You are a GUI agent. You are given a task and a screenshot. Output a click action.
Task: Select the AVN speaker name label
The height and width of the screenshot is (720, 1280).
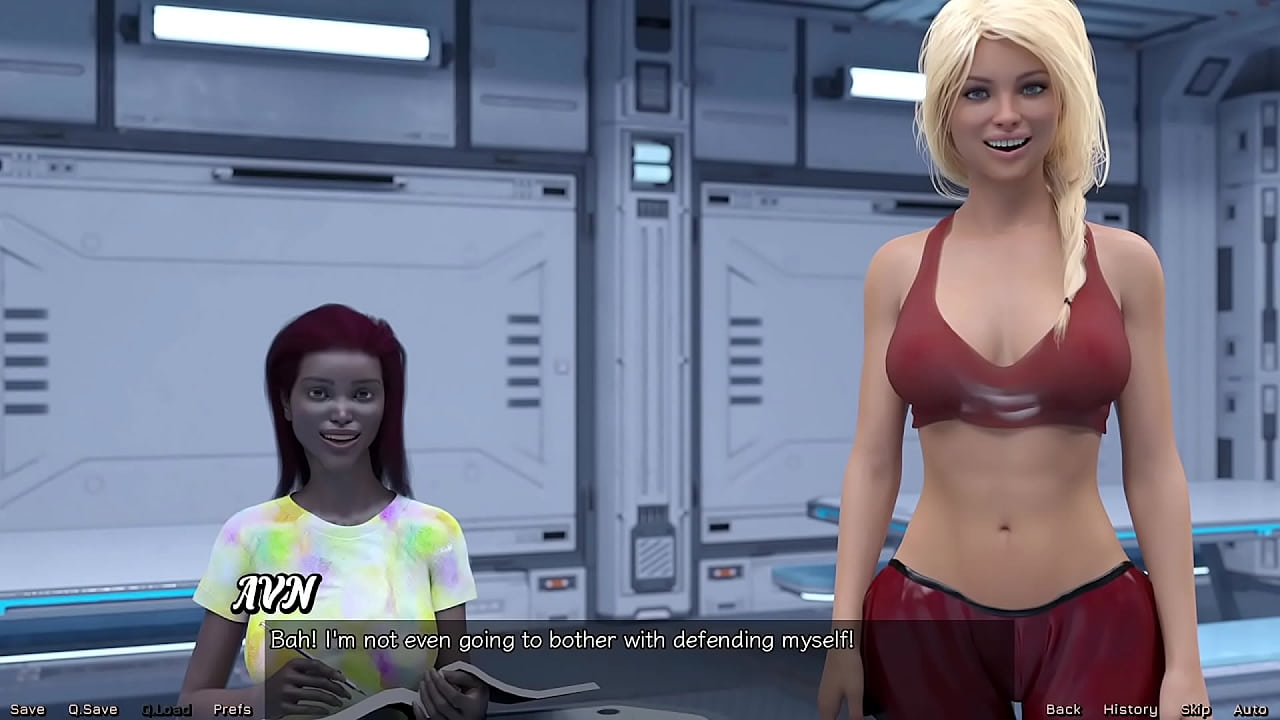pyautogui.click(x=277, y=594)
